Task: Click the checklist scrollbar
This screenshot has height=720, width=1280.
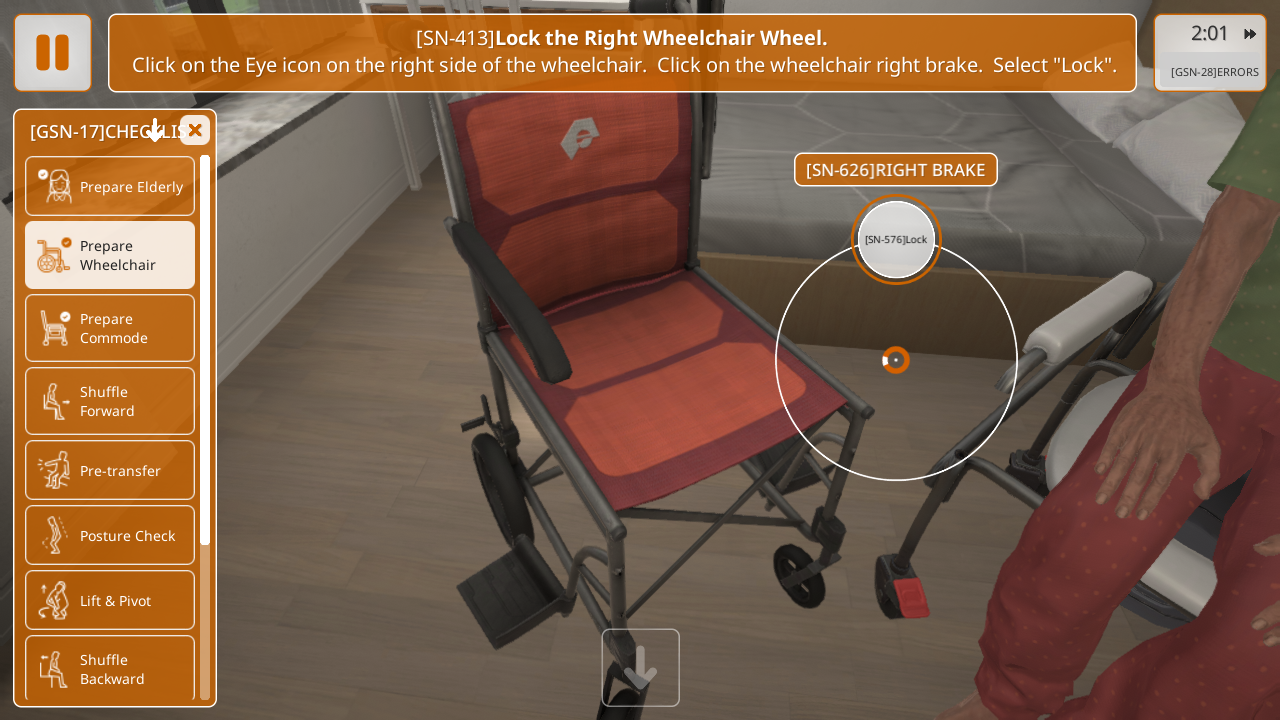Action: click(x=205, y=350)
